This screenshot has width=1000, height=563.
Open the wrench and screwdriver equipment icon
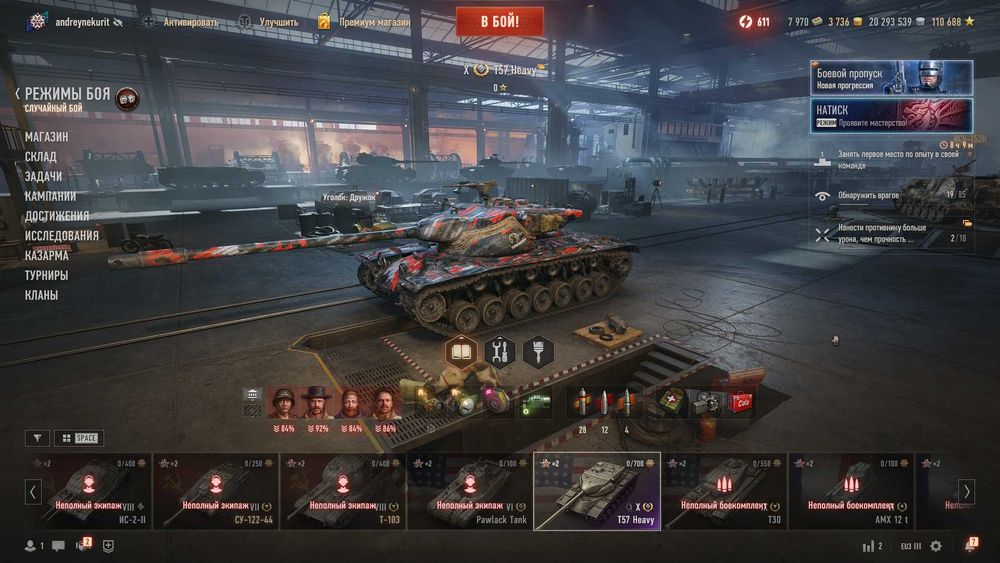click(499, 351)
